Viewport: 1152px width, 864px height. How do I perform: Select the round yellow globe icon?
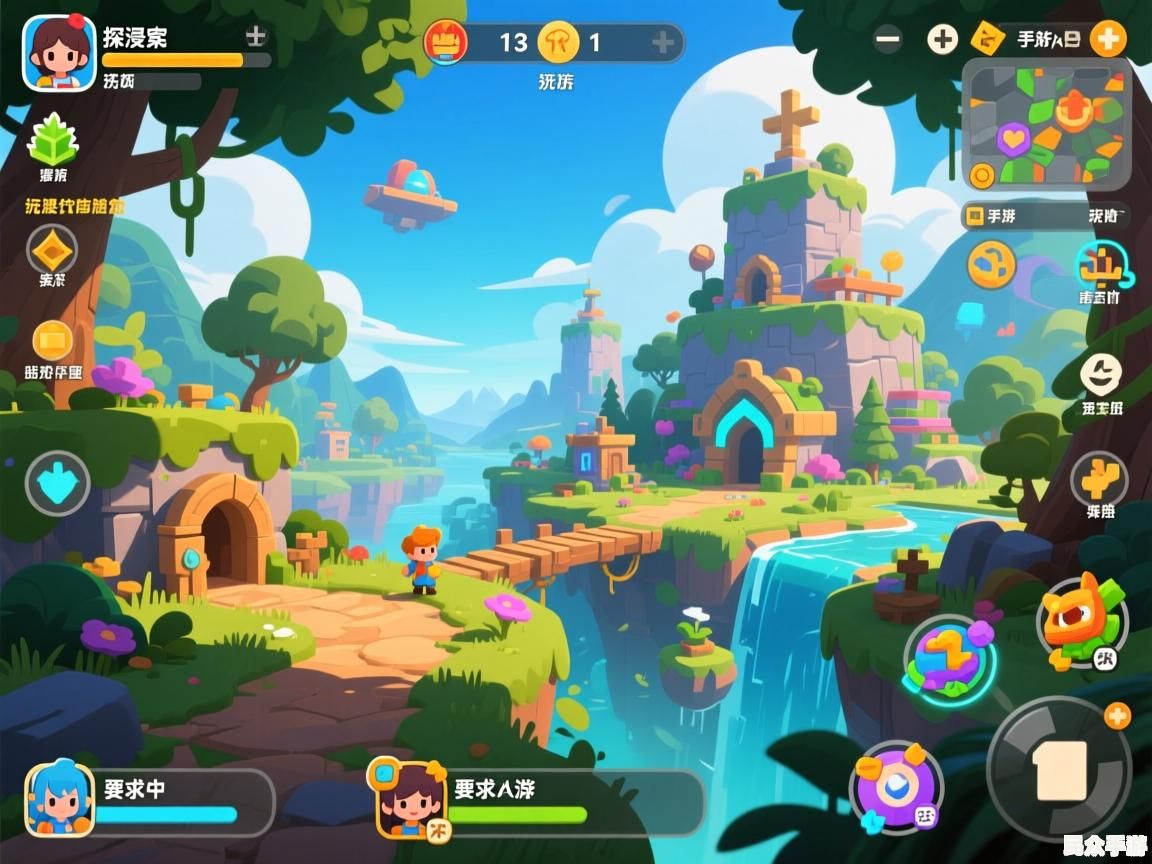click(x=991, y=265)
